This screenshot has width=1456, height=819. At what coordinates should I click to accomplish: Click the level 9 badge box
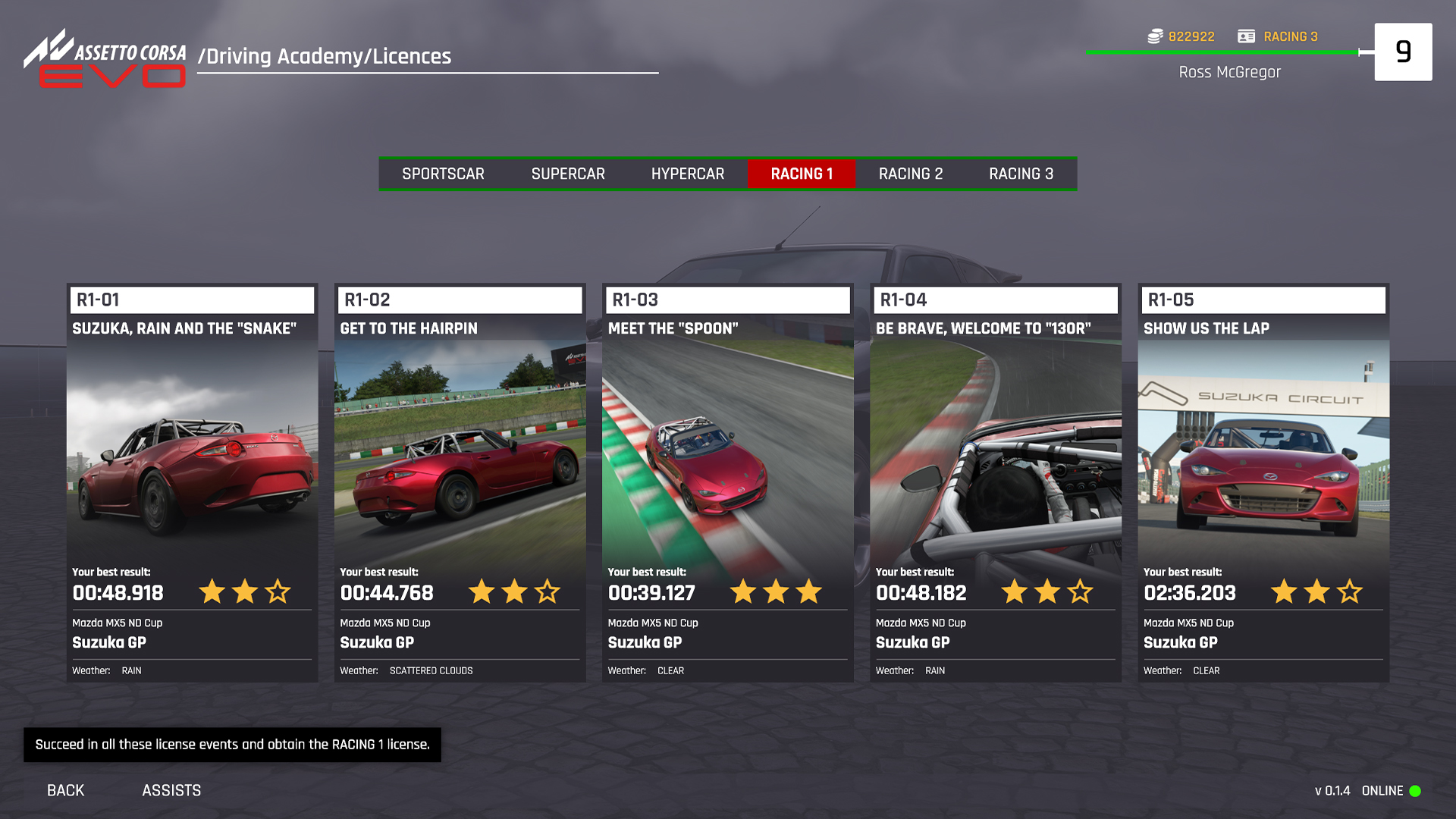pyautogui.click(x=1404, y=52)
